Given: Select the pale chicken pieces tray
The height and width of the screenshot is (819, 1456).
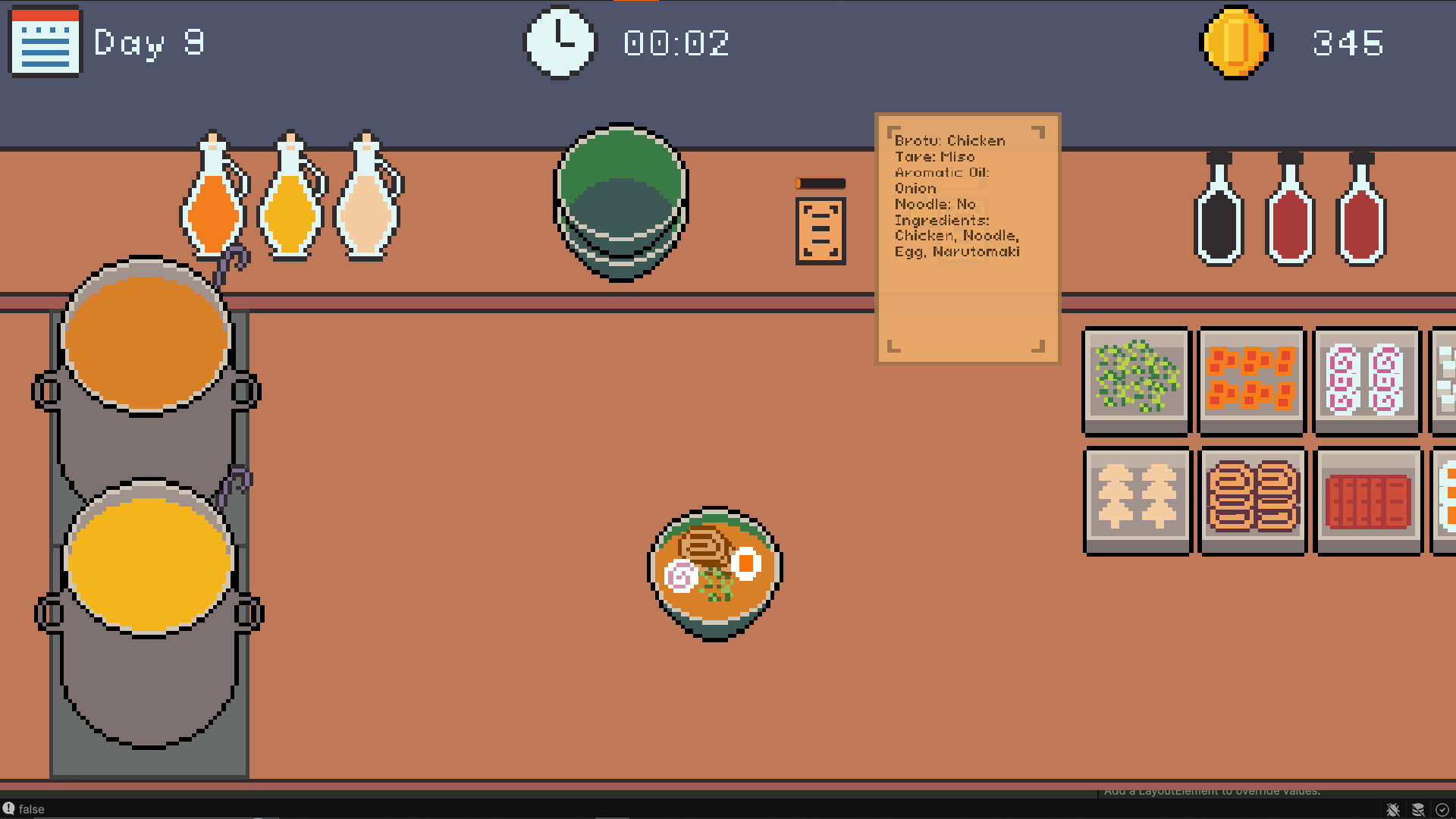Looking at the screenshot, I should point(1135,500).
